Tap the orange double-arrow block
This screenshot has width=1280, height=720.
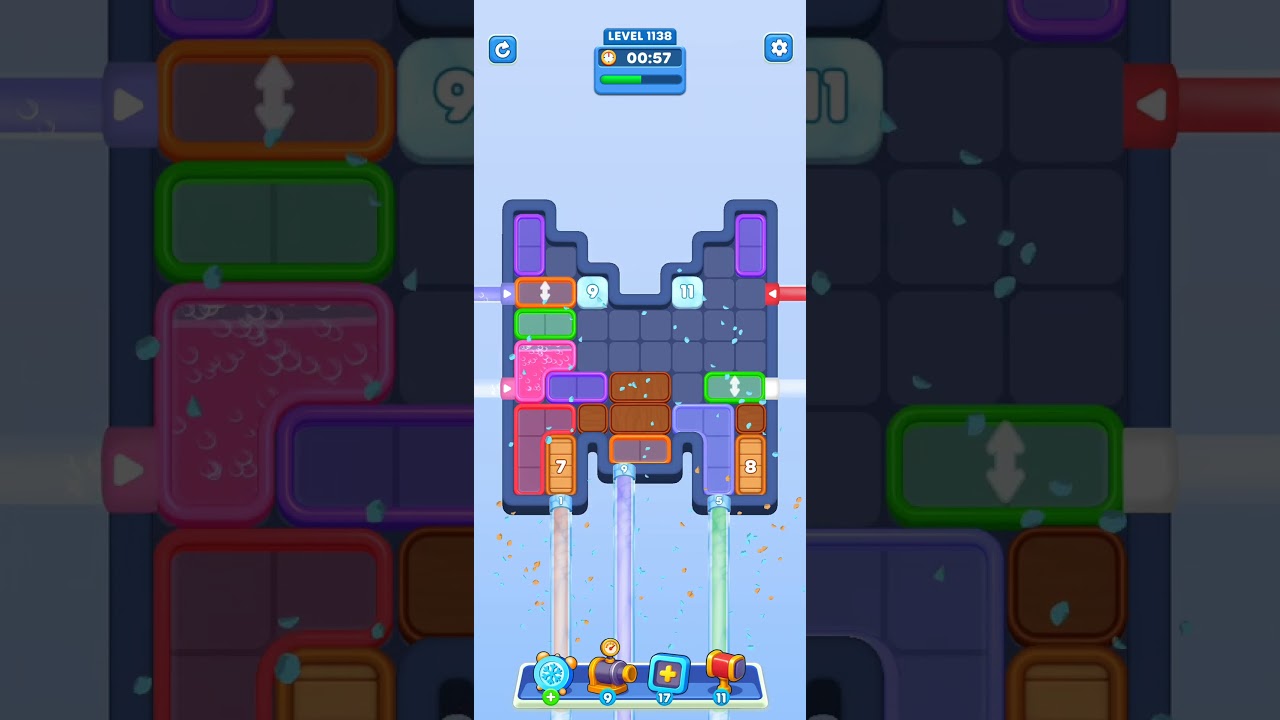tap(546, 292)
